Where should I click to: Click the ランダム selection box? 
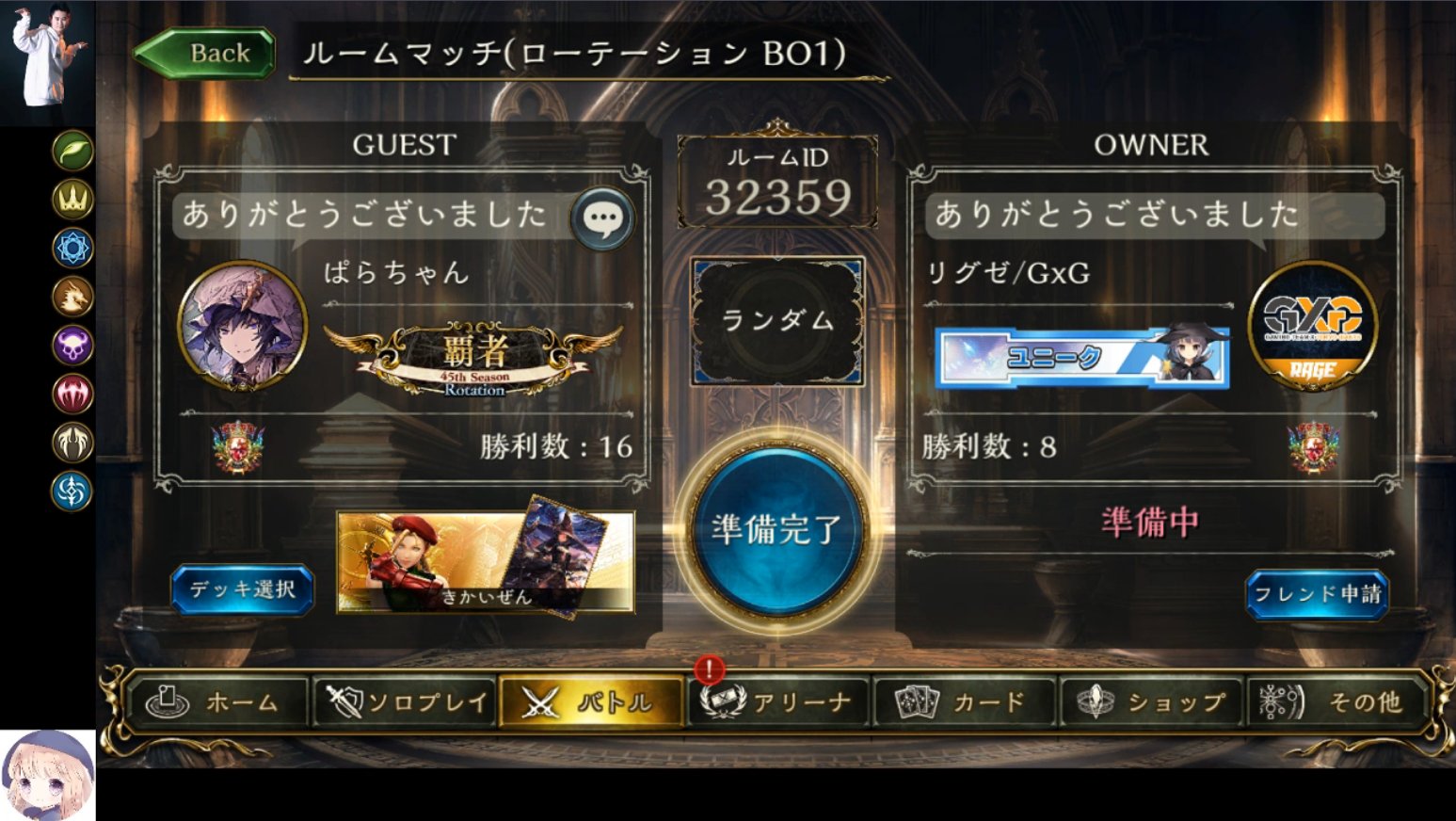coord(777,321)
